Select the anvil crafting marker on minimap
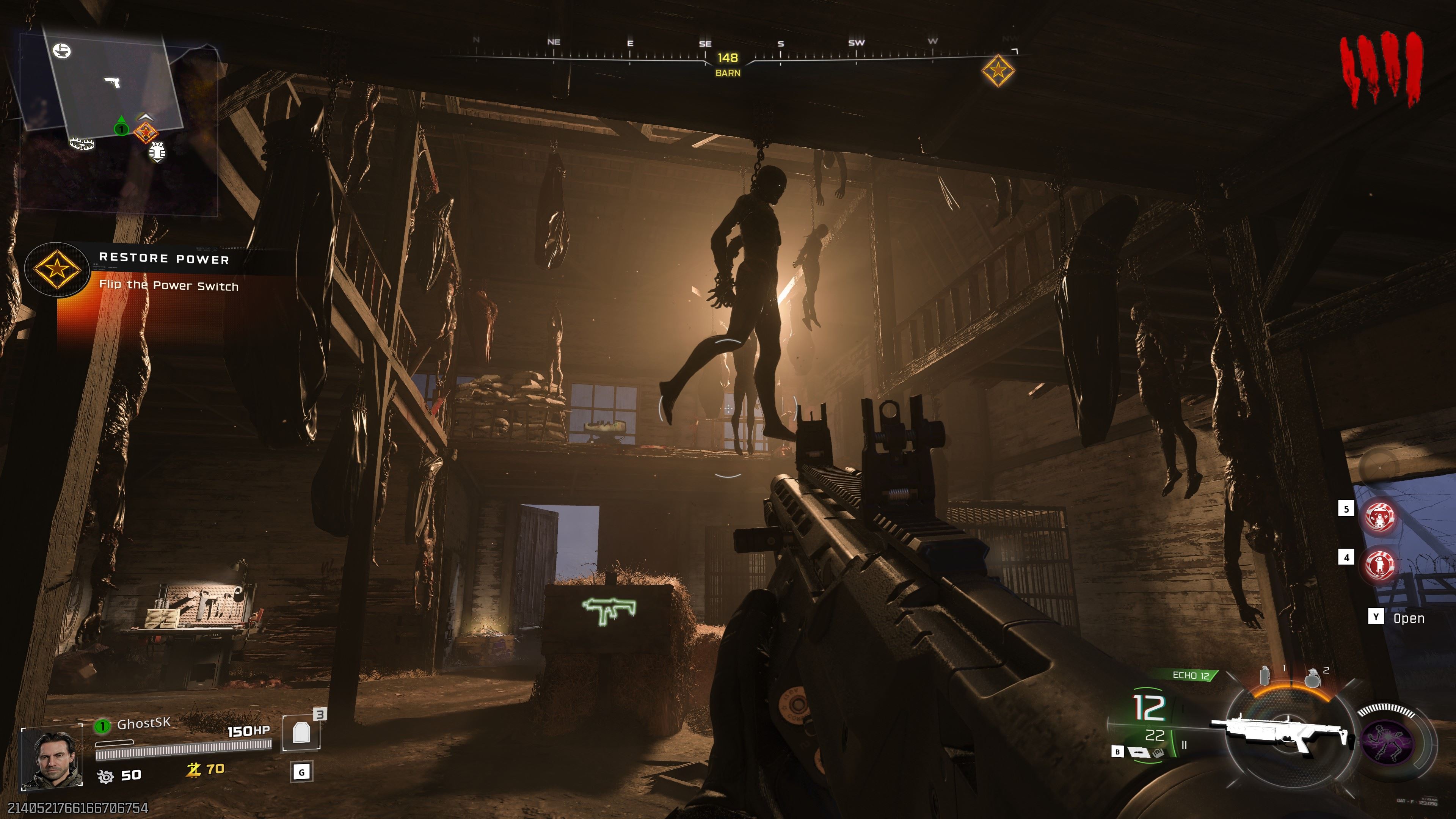This screenshot has width=1456, height=819. coord(61,51)
